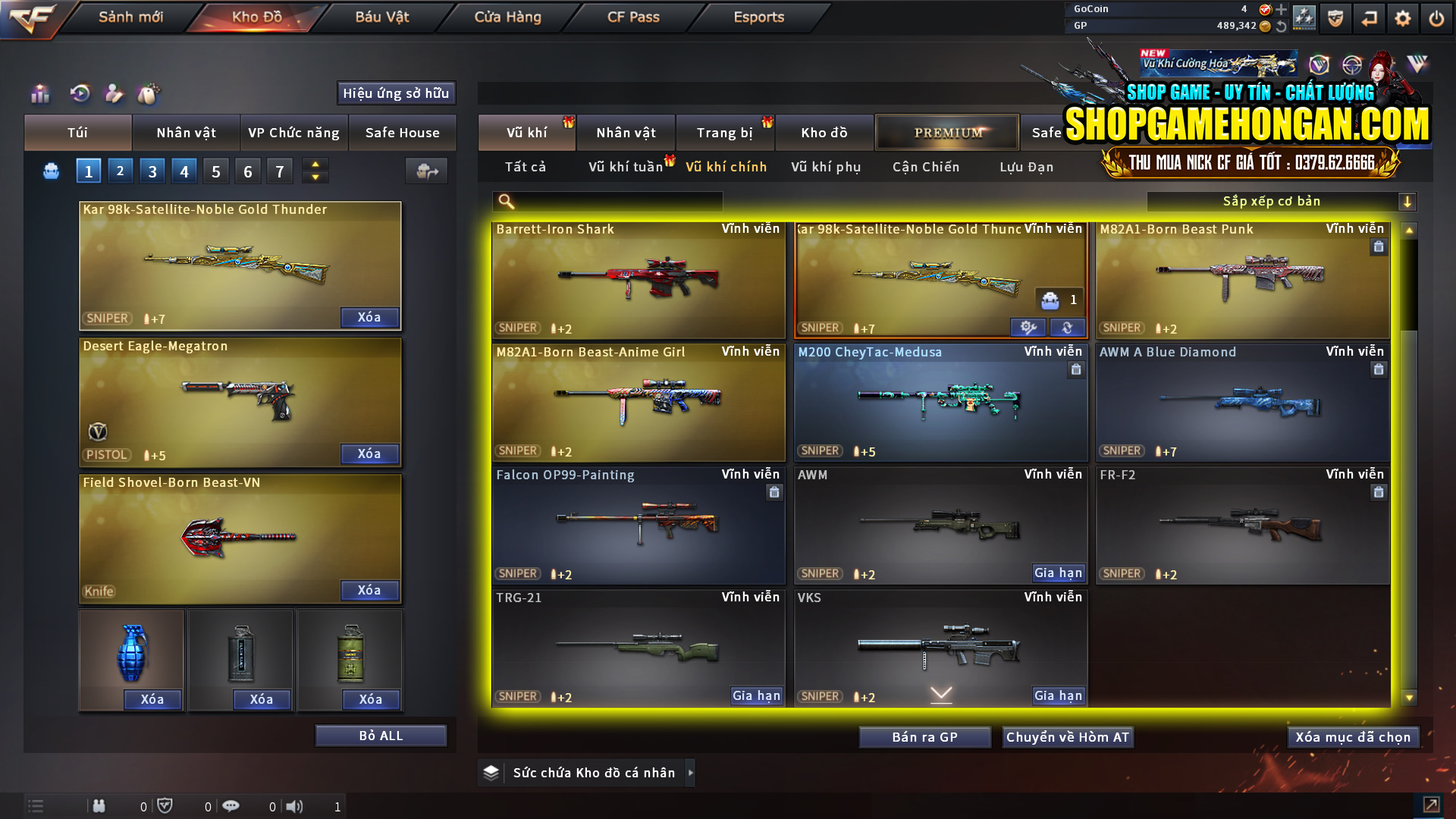Toggle the speaker volume icon bottom bar

(x=295, y=806)
